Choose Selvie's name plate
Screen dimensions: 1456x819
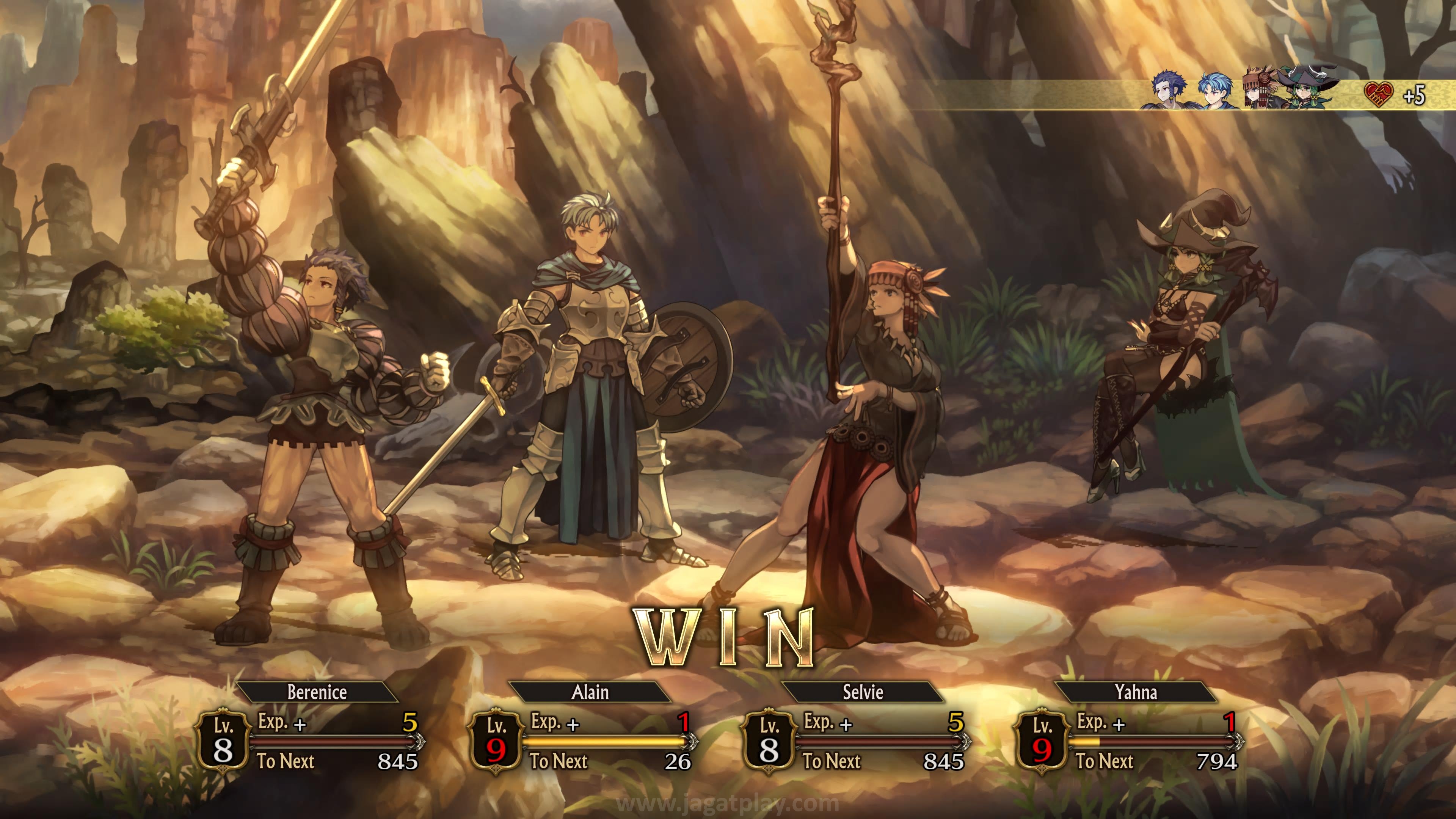tap(863, 692)
